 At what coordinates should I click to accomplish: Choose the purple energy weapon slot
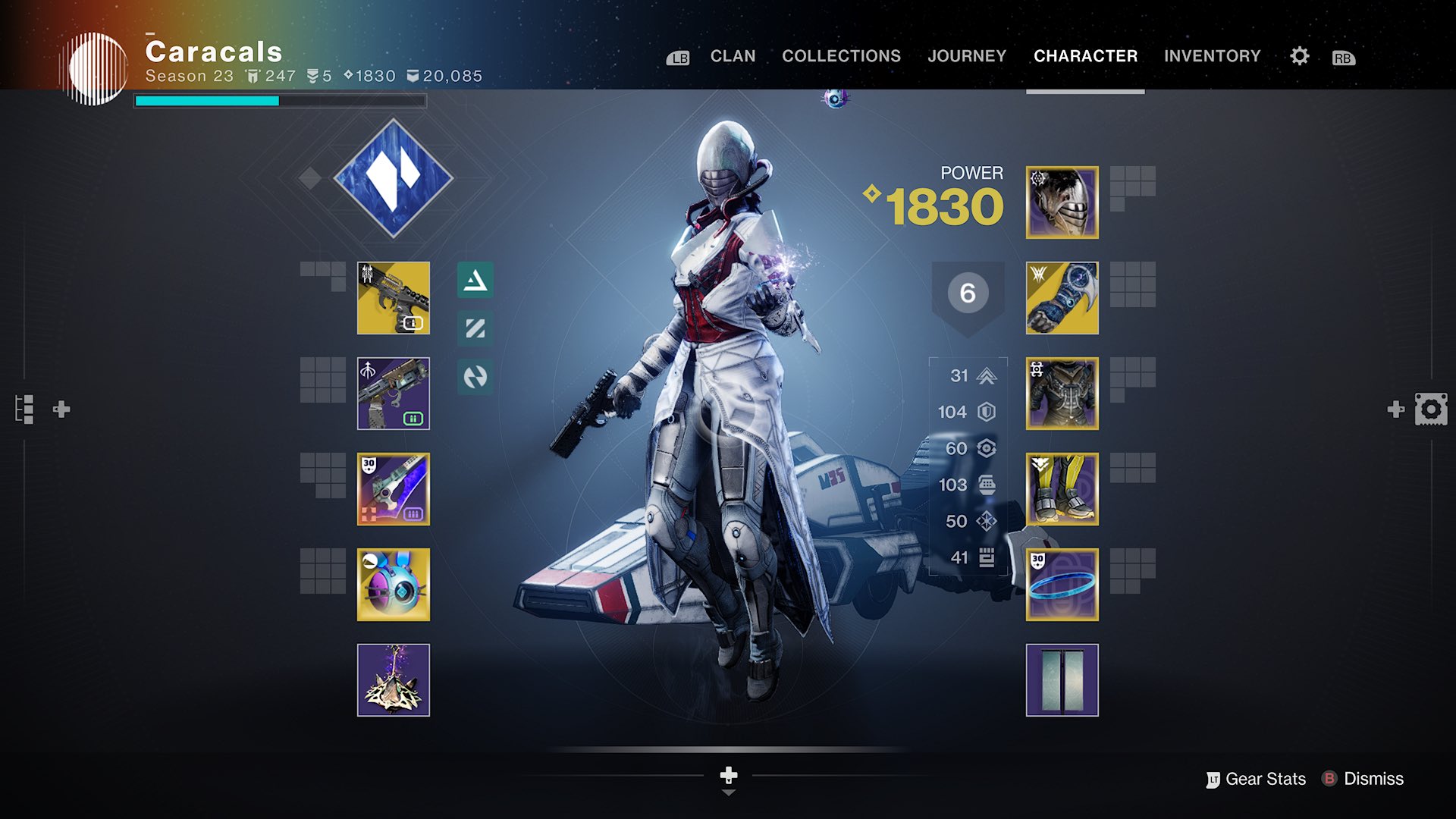pos(394,394)
